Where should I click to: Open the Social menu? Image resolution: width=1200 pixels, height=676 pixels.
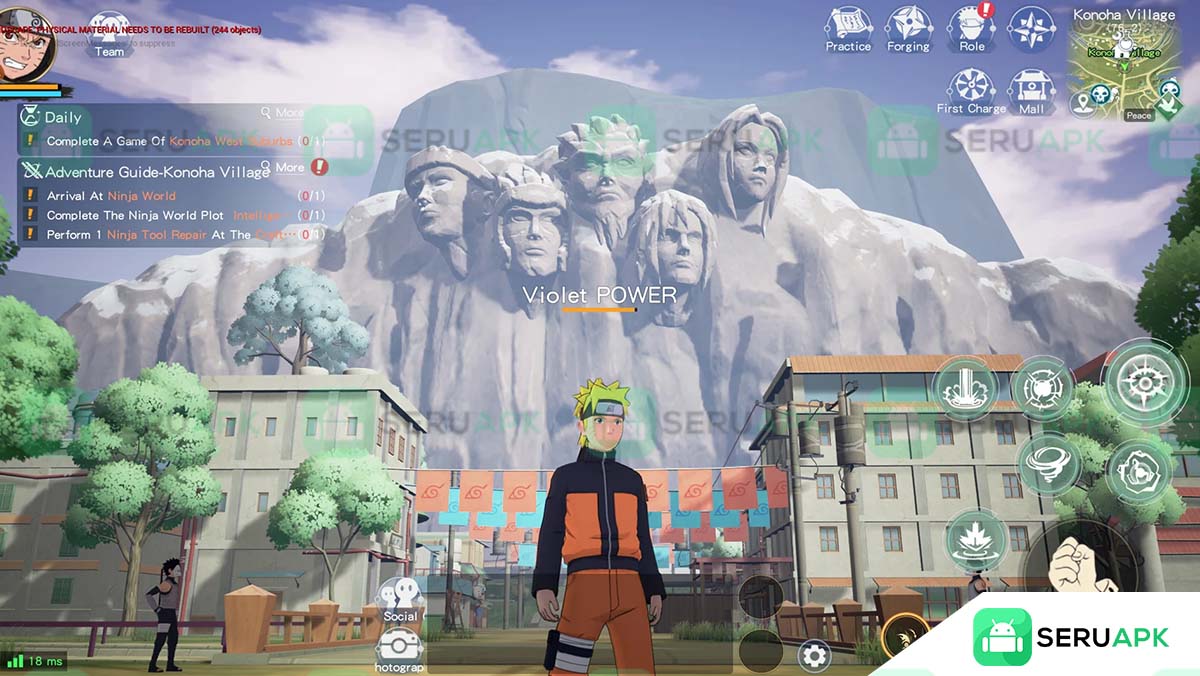click(x=400, y=599)
